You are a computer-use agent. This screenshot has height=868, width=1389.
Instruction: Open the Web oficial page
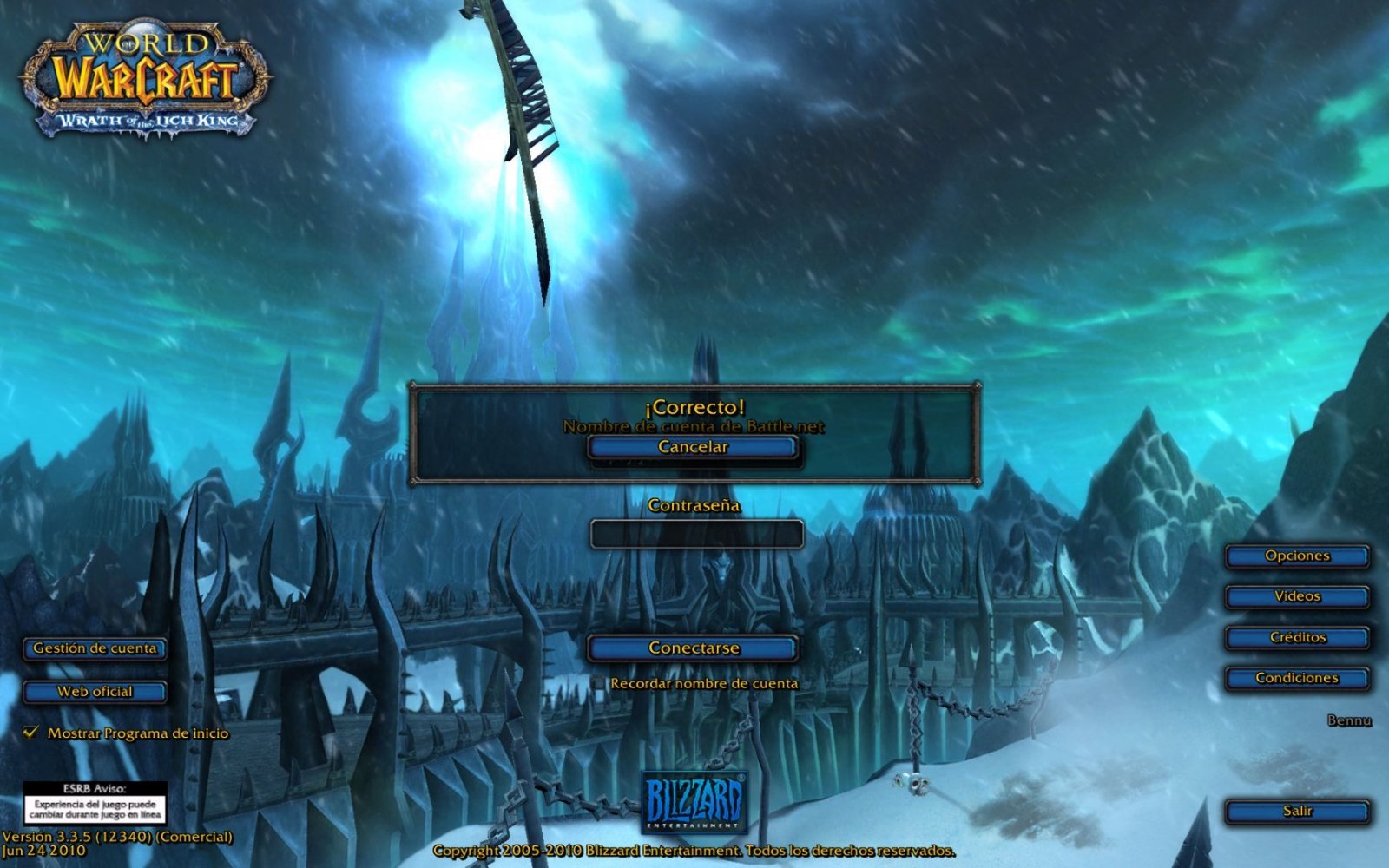point(94,691)
